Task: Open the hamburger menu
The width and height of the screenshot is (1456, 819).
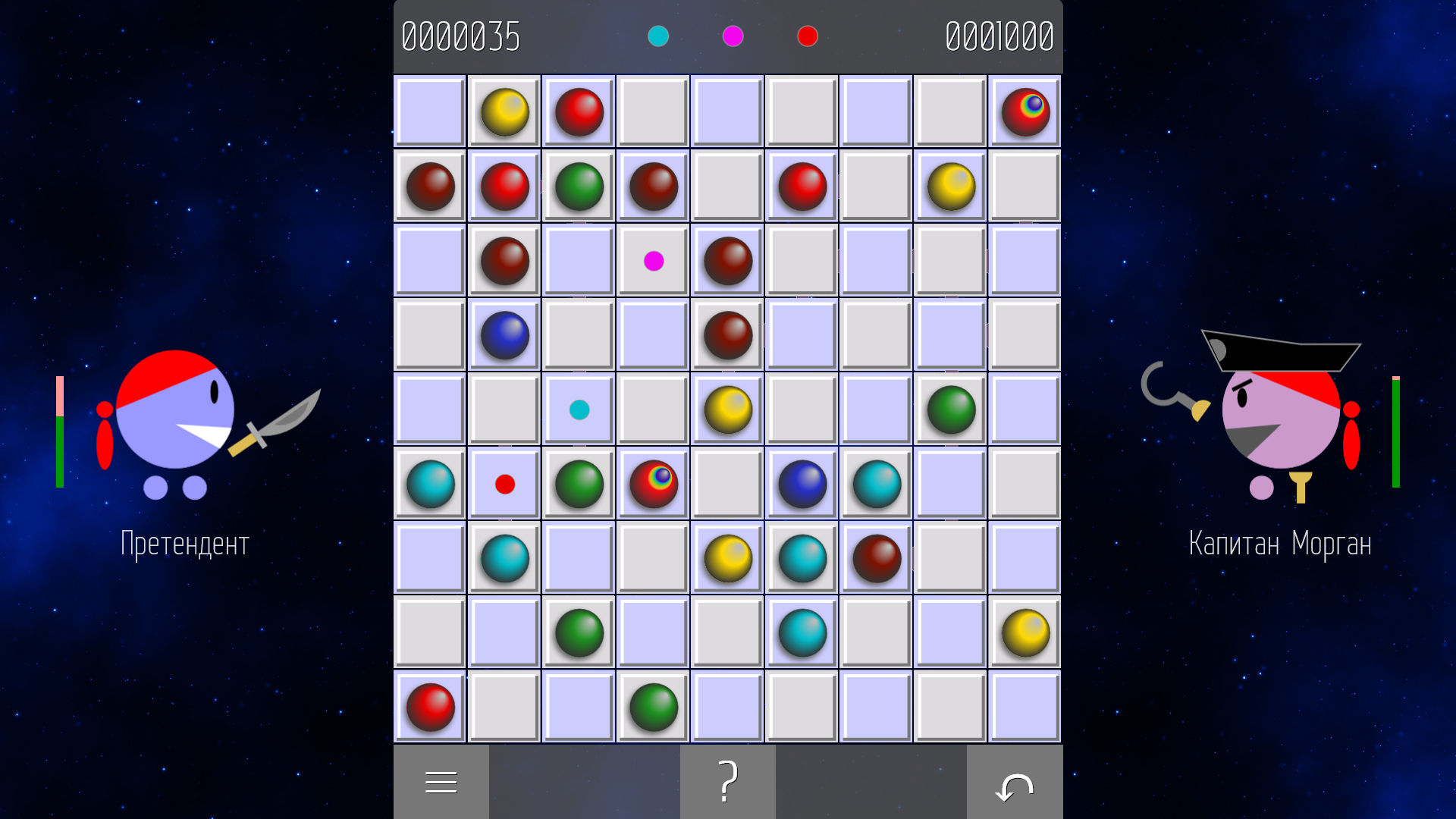Action: [x=441, y=781]
